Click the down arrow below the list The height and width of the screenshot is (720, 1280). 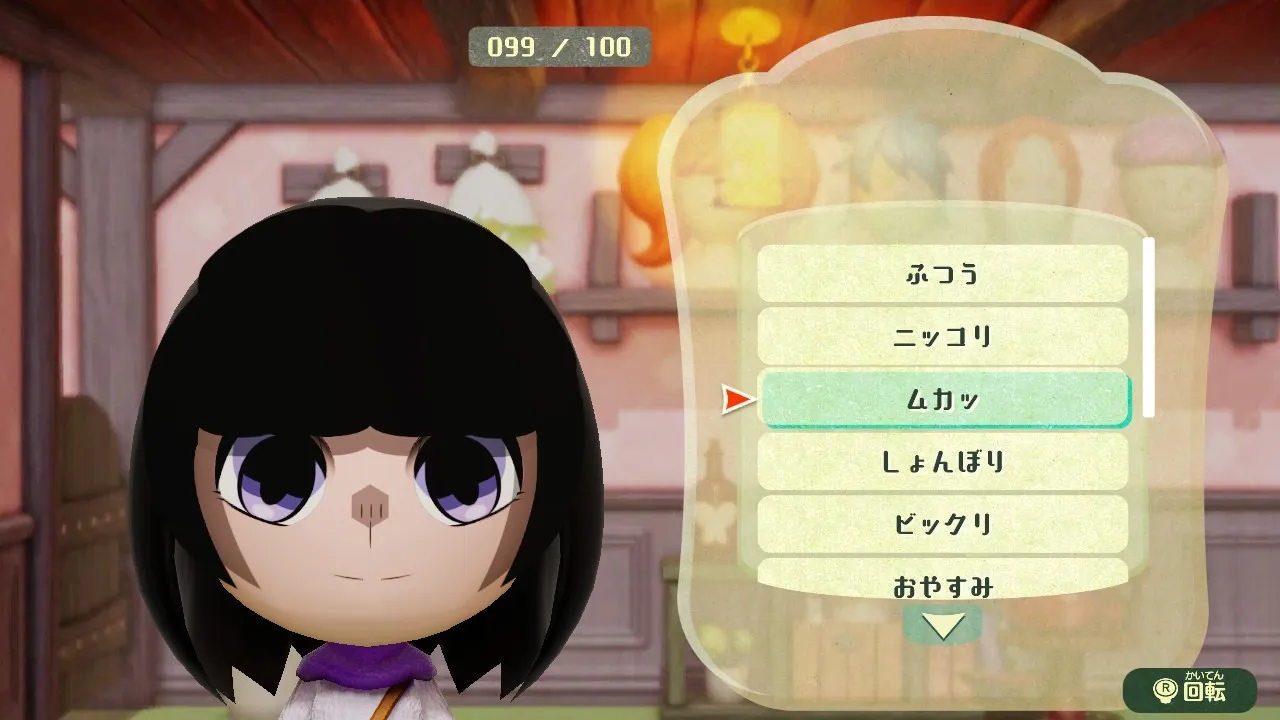click(x=942, y=626)
